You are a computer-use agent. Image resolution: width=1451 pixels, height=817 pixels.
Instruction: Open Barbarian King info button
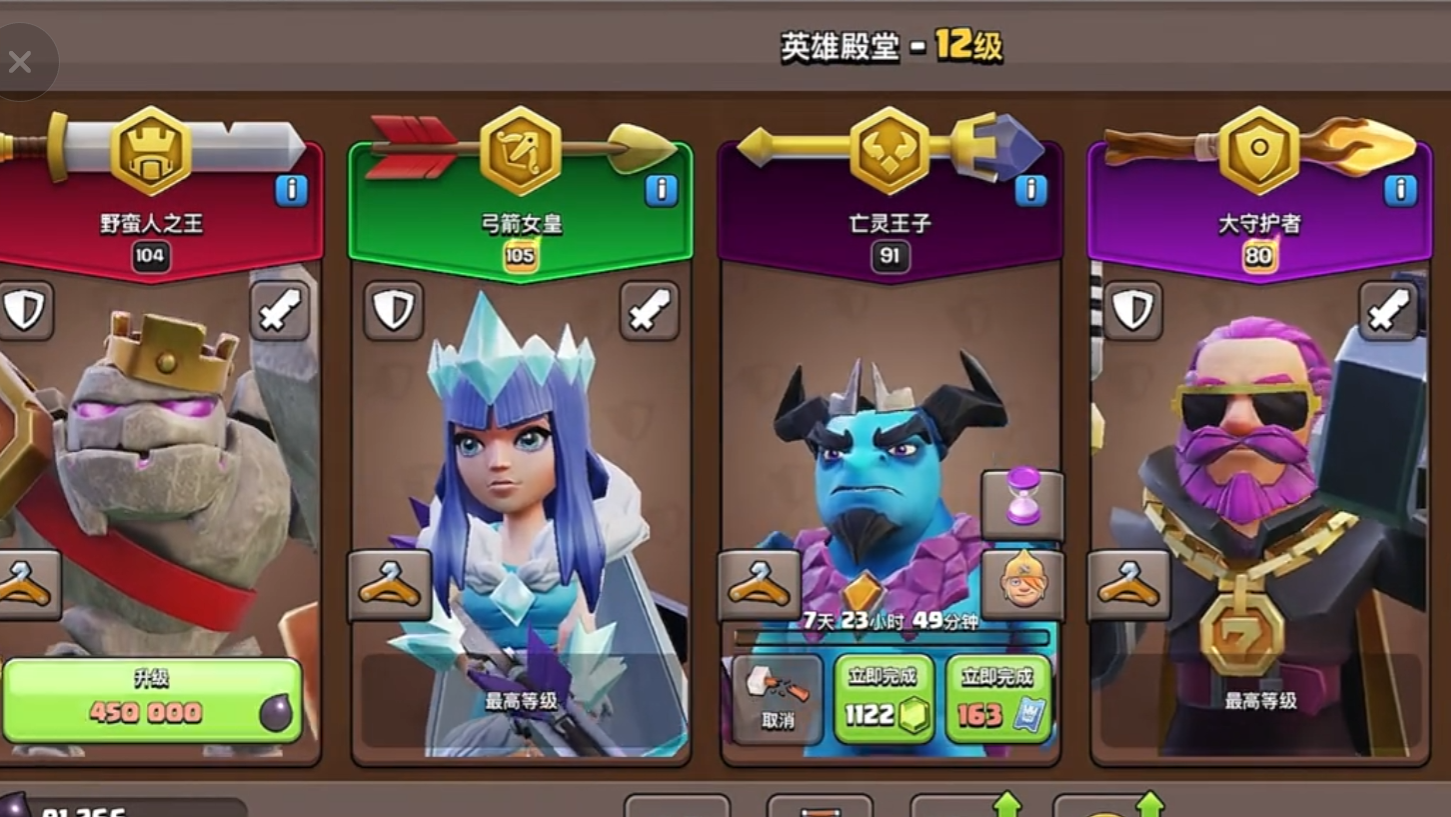(291, 189)
